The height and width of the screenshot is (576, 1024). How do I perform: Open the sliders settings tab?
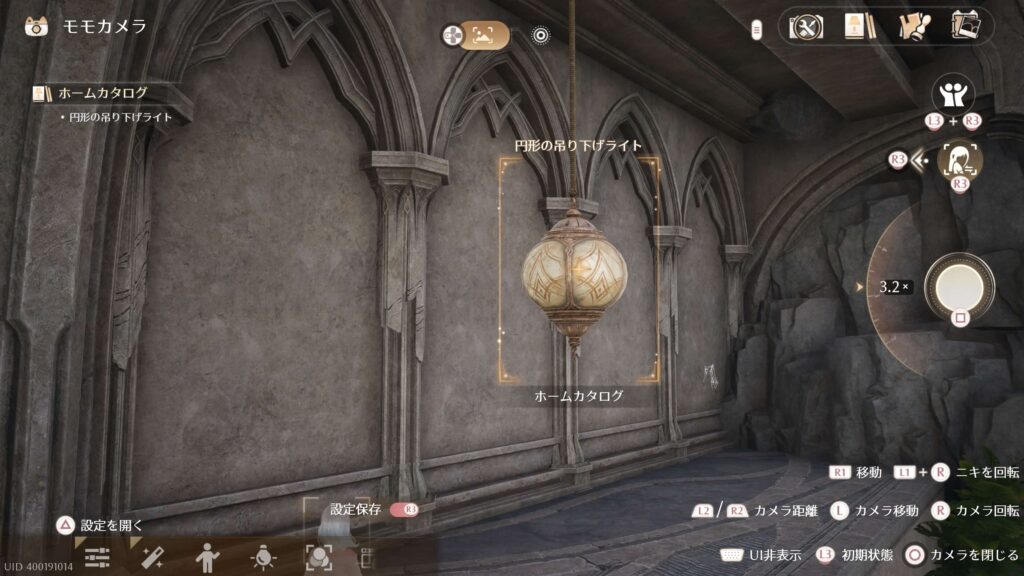96,558
